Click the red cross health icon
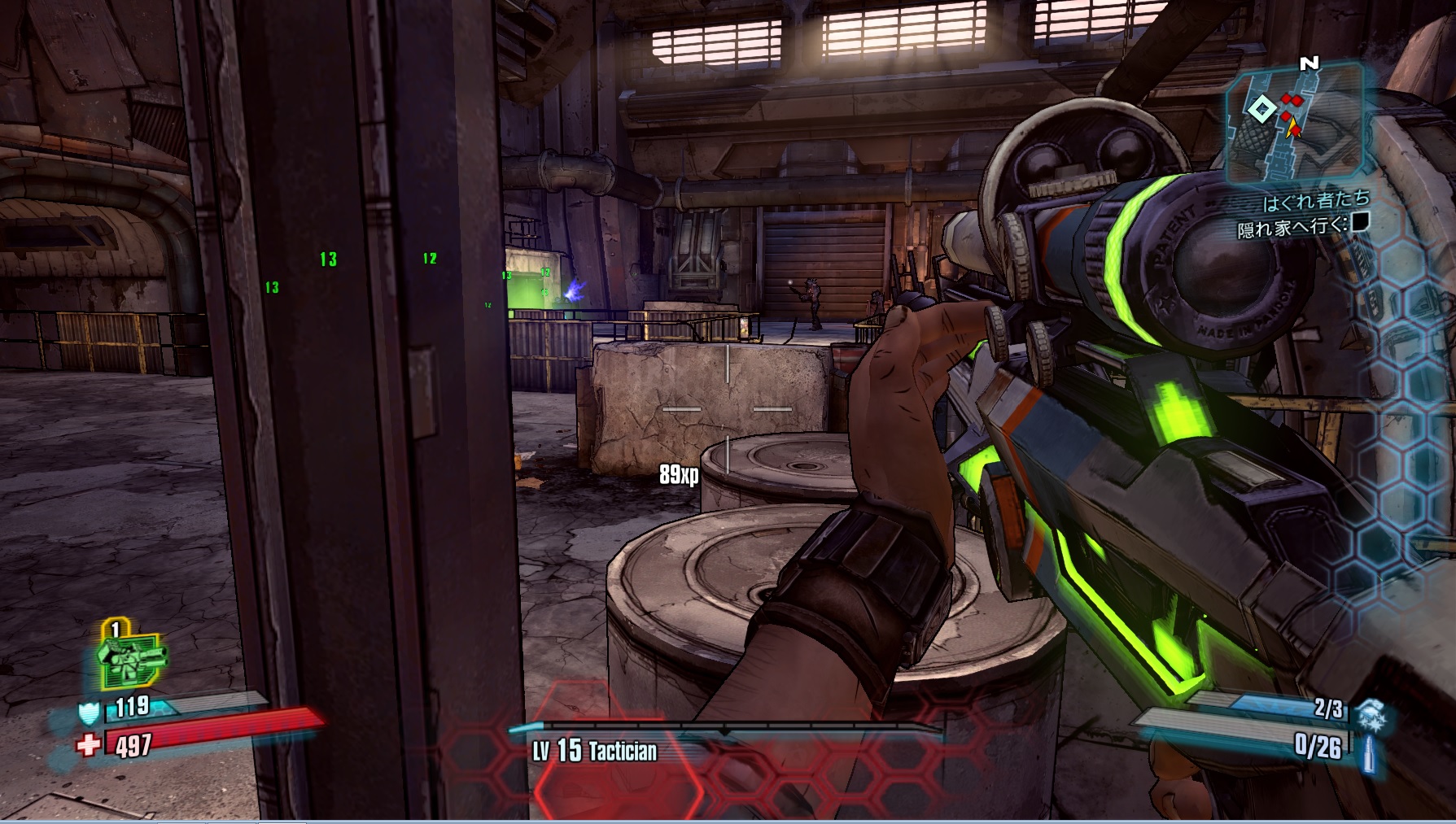 tap(88, 744)
